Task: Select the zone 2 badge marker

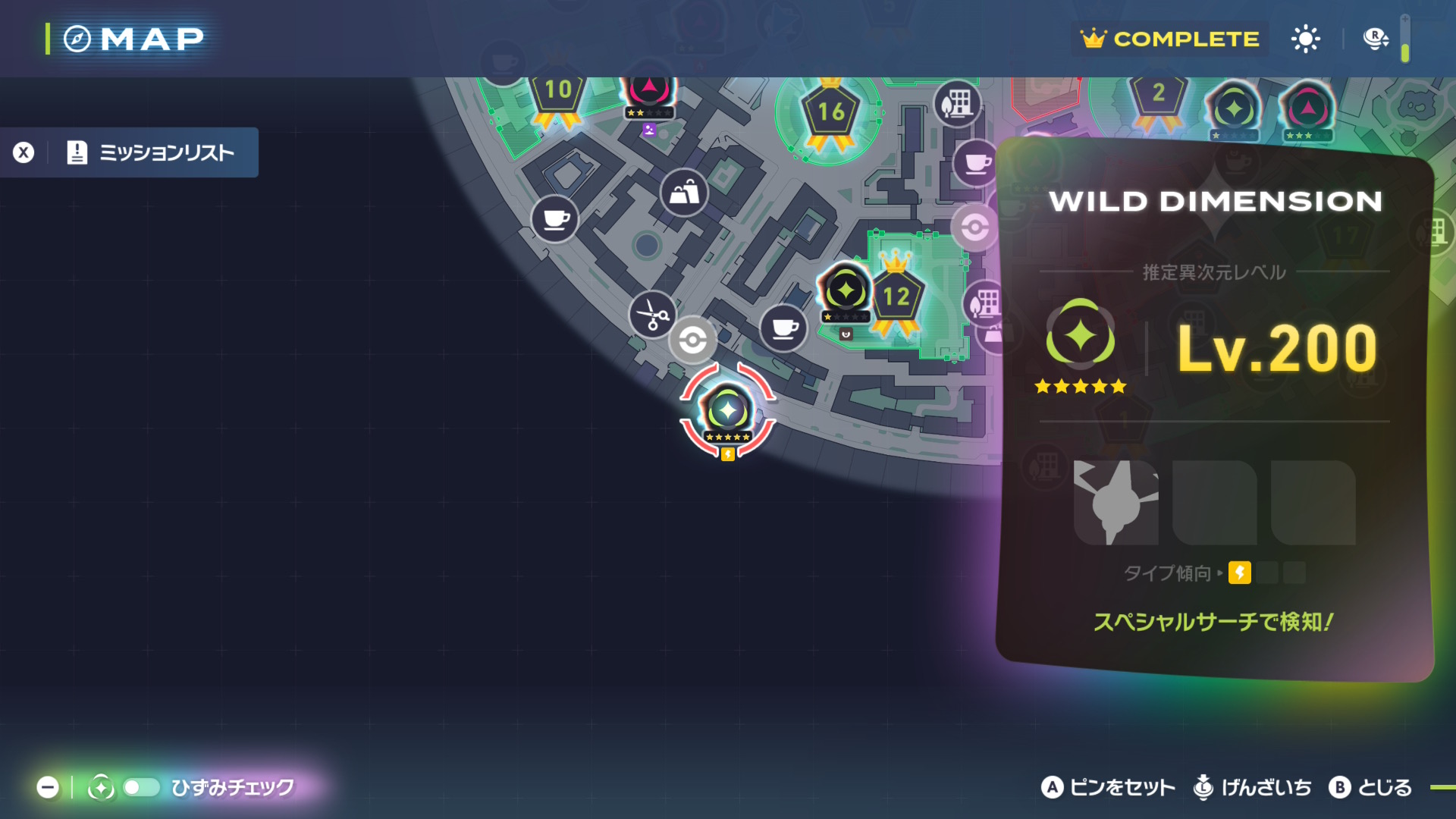Action: [1158, 96]
